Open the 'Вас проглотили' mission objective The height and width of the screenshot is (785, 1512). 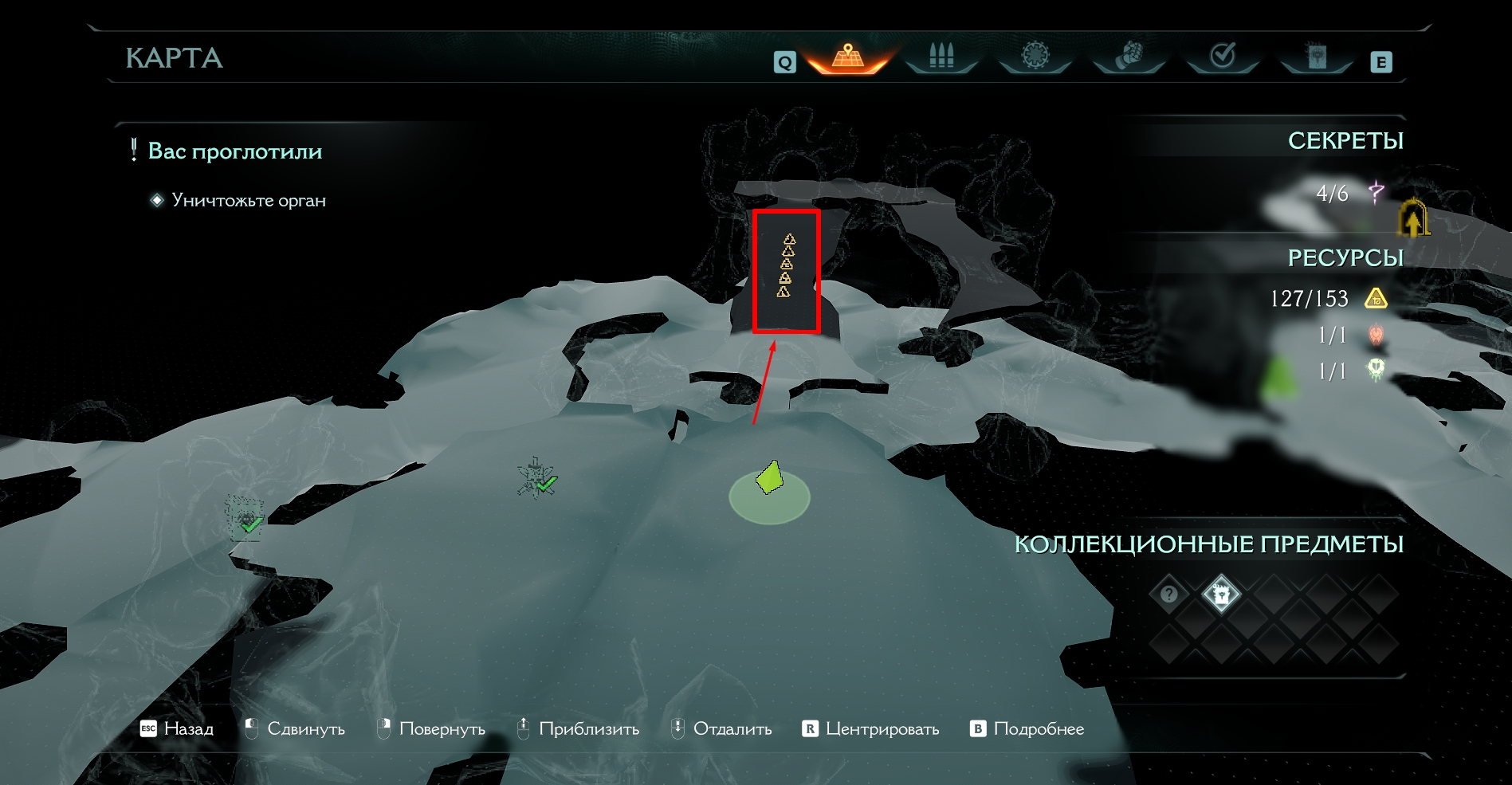tap(235, 151)
